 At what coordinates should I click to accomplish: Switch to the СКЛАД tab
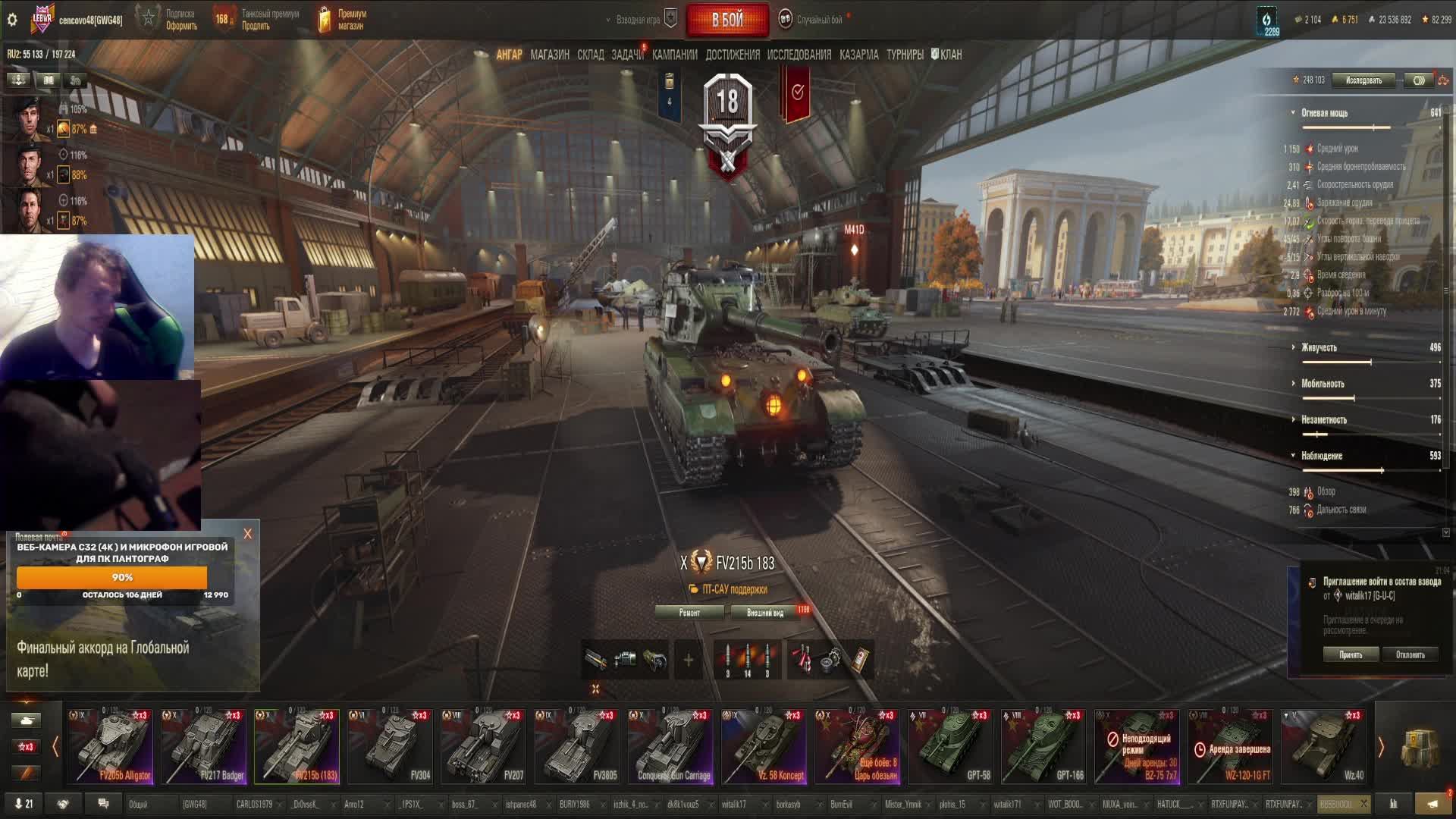point(590,55)
